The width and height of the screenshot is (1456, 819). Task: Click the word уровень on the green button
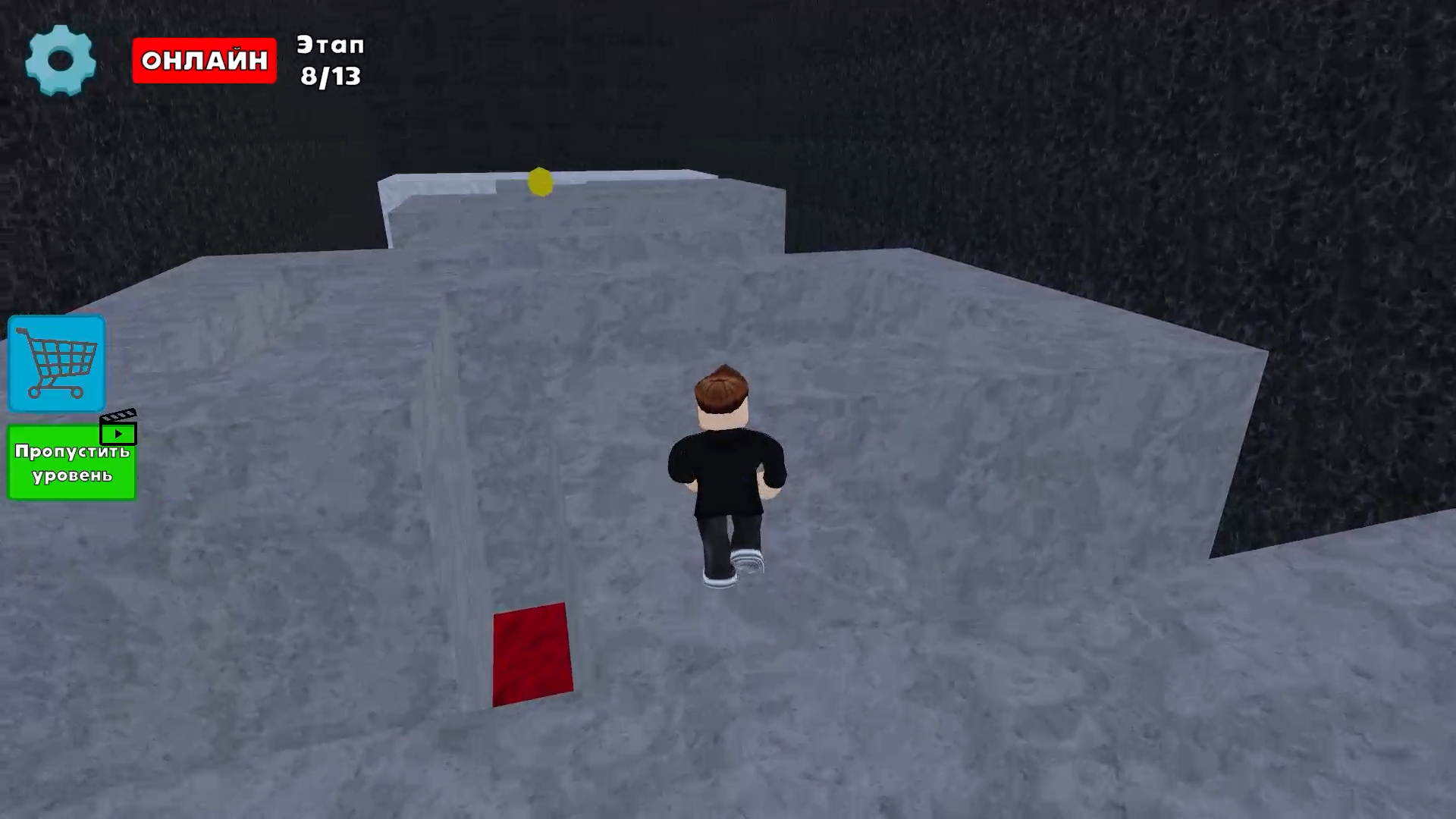click(71, 478)
